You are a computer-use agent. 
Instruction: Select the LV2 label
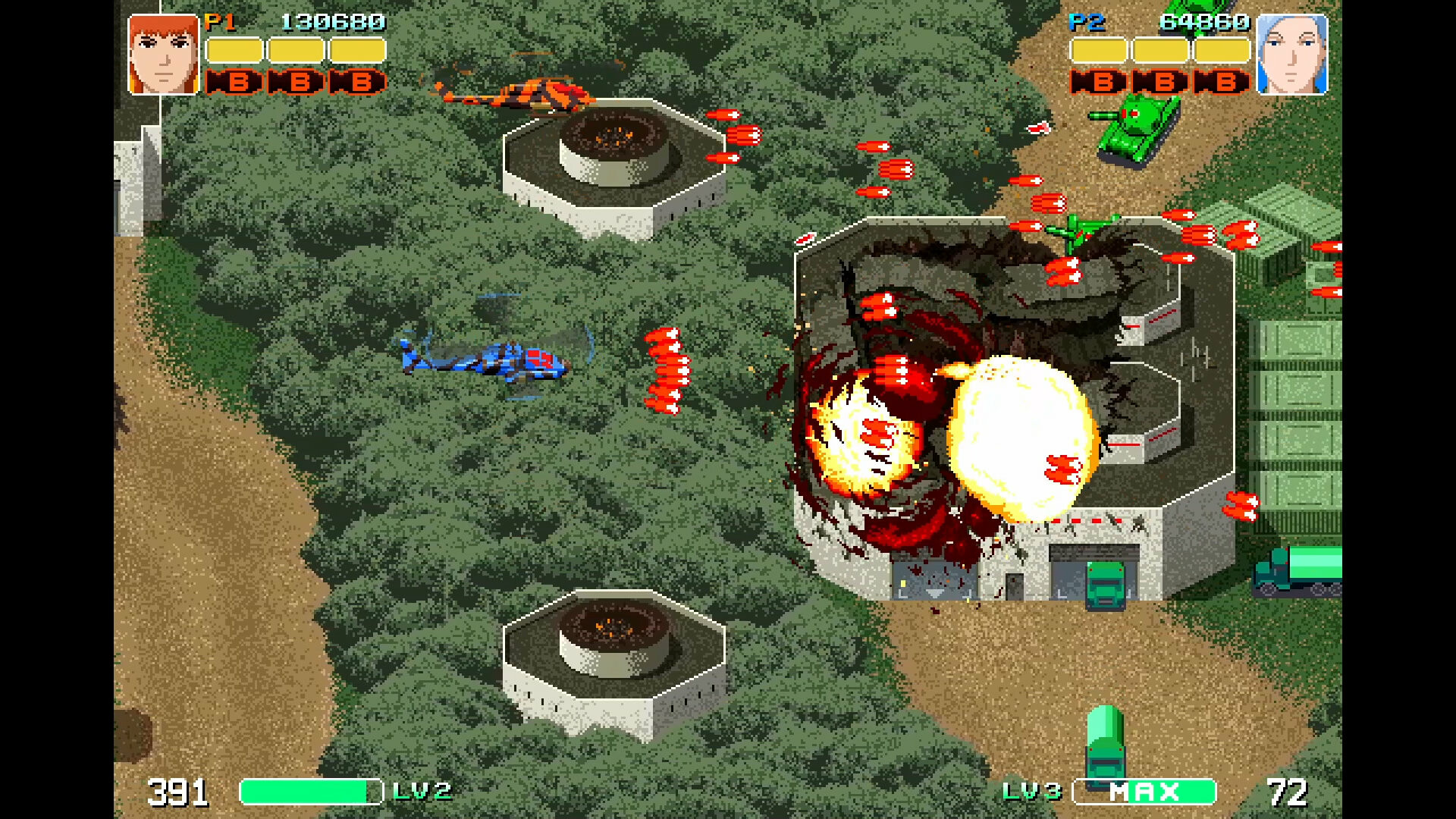tap(423, 790)
